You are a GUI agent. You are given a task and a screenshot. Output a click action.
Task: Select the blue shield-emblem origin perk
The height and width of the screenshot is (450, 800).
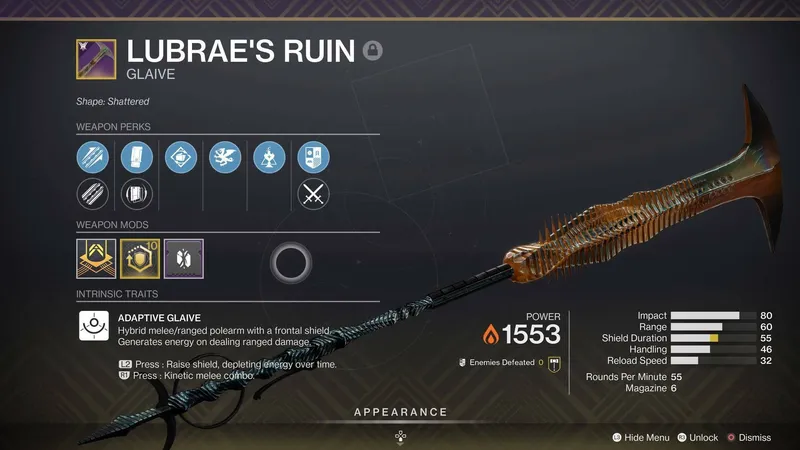tap(313, 156)
